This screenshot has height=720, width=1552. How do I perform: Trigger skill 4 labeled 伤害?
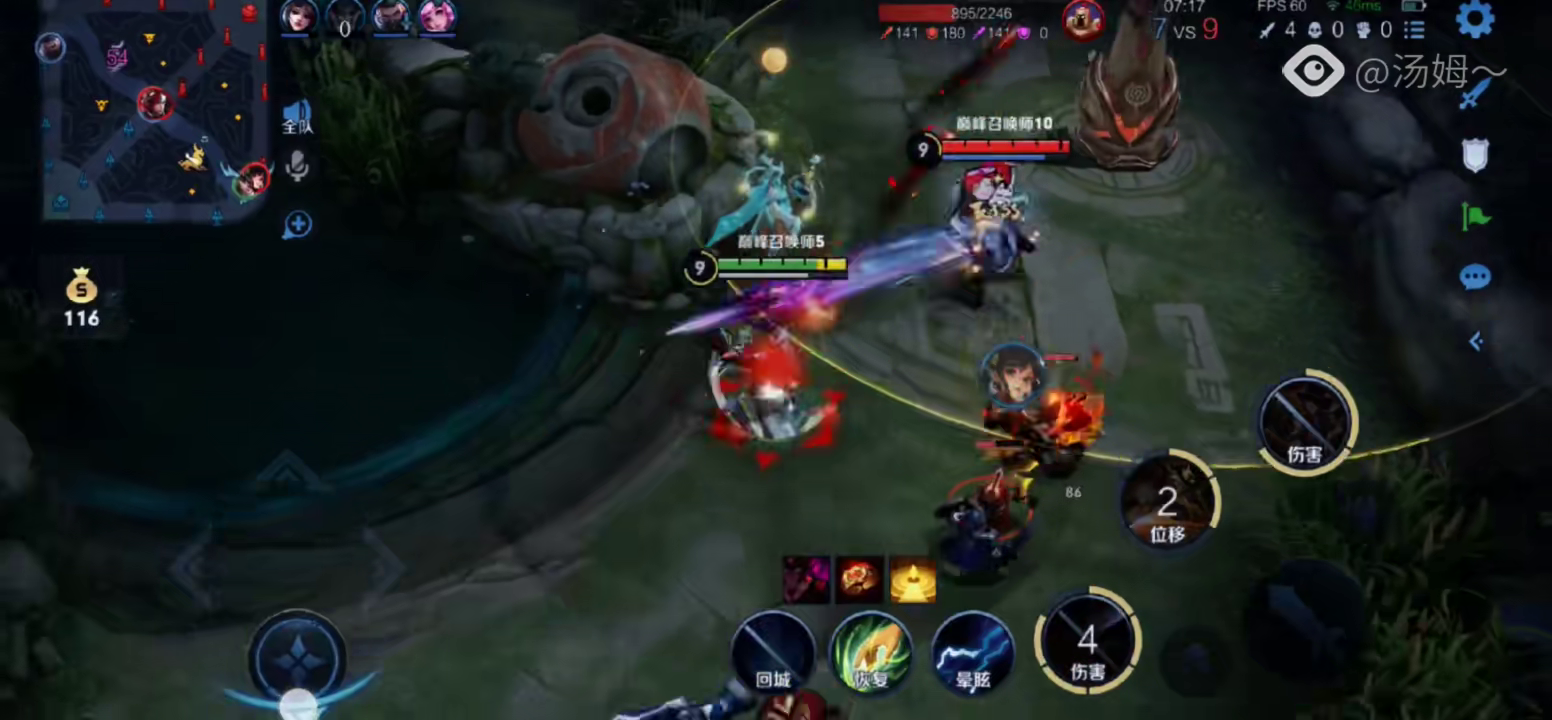tap(1087, 640)
